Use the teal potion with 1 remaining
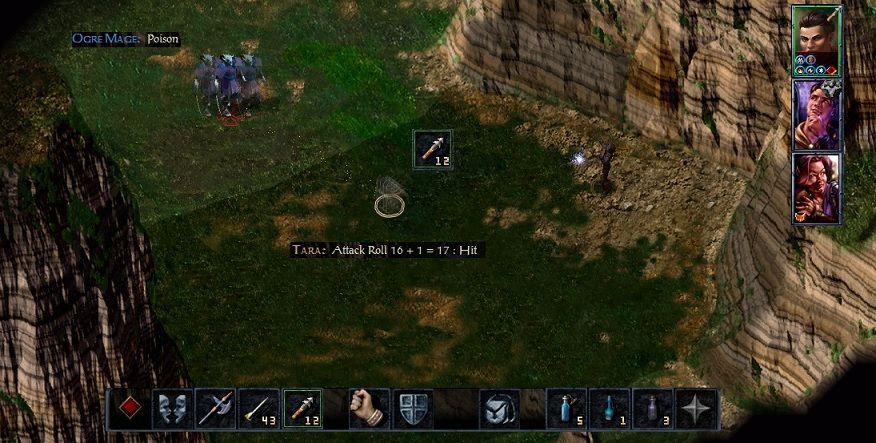 tap(610, 409)
